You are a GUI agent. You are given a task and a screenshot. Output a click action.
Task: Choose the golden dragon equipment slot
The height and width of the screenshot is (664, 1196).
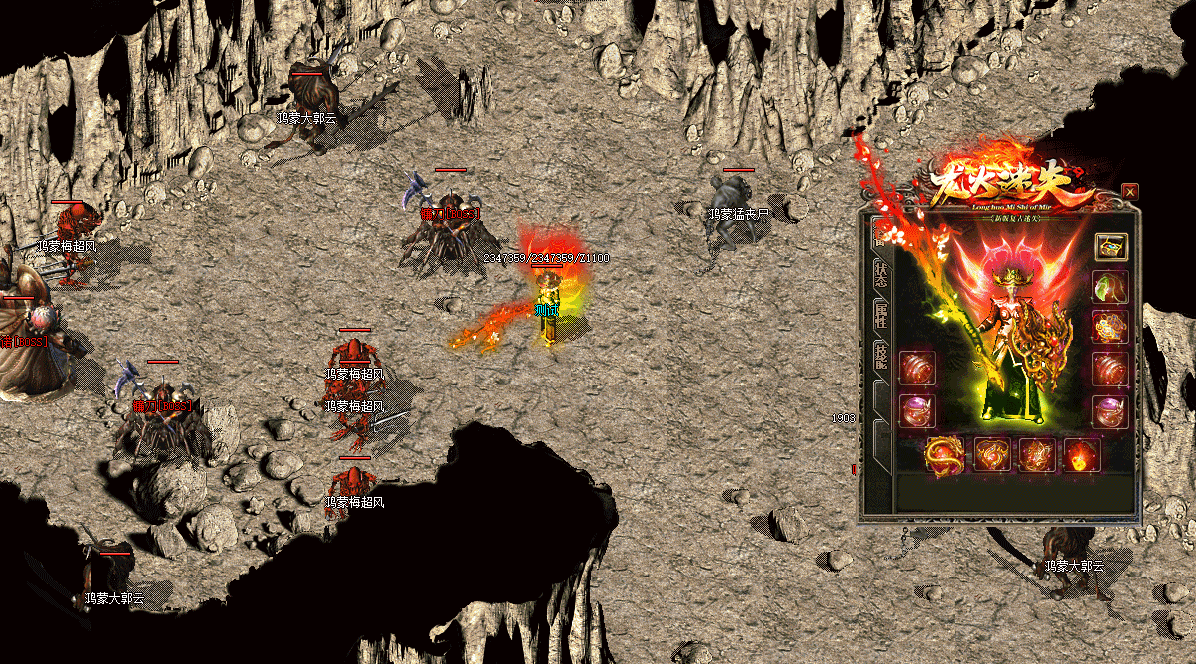pos(944,455)
